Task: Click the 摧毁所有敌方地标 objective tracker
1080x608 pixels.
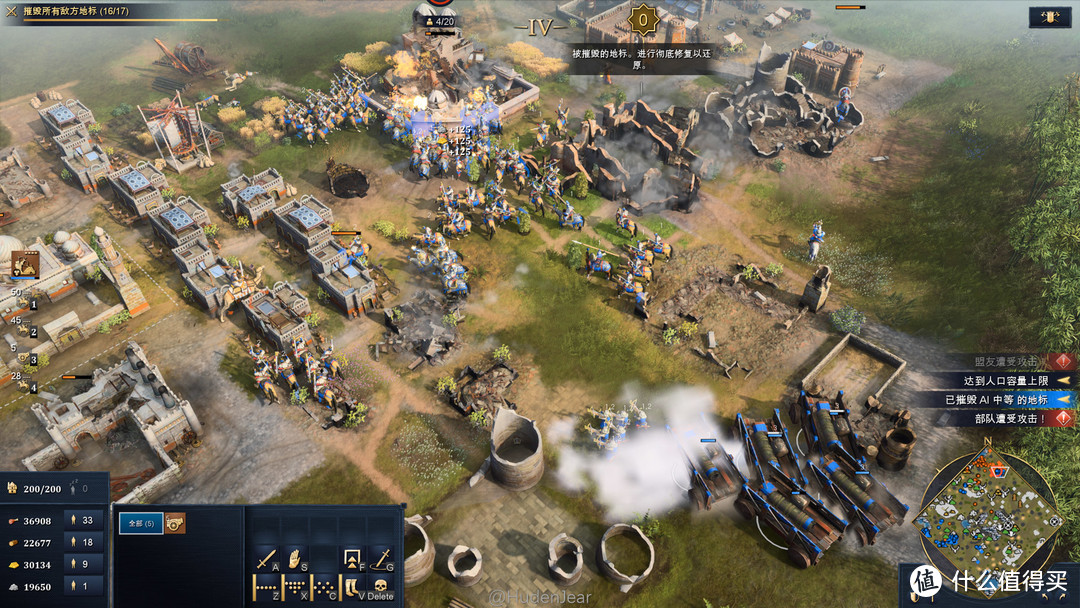Action: tap(108, 12)
